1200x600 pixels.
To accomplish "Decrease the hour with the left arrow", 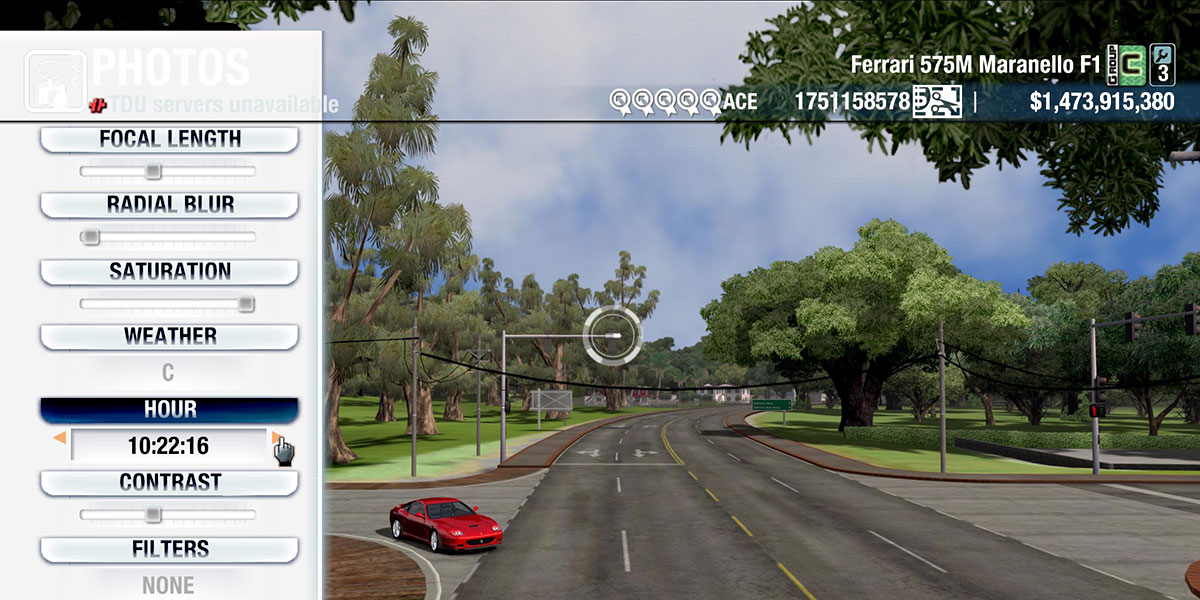I will pyautogui.click(x=60, y=438).
